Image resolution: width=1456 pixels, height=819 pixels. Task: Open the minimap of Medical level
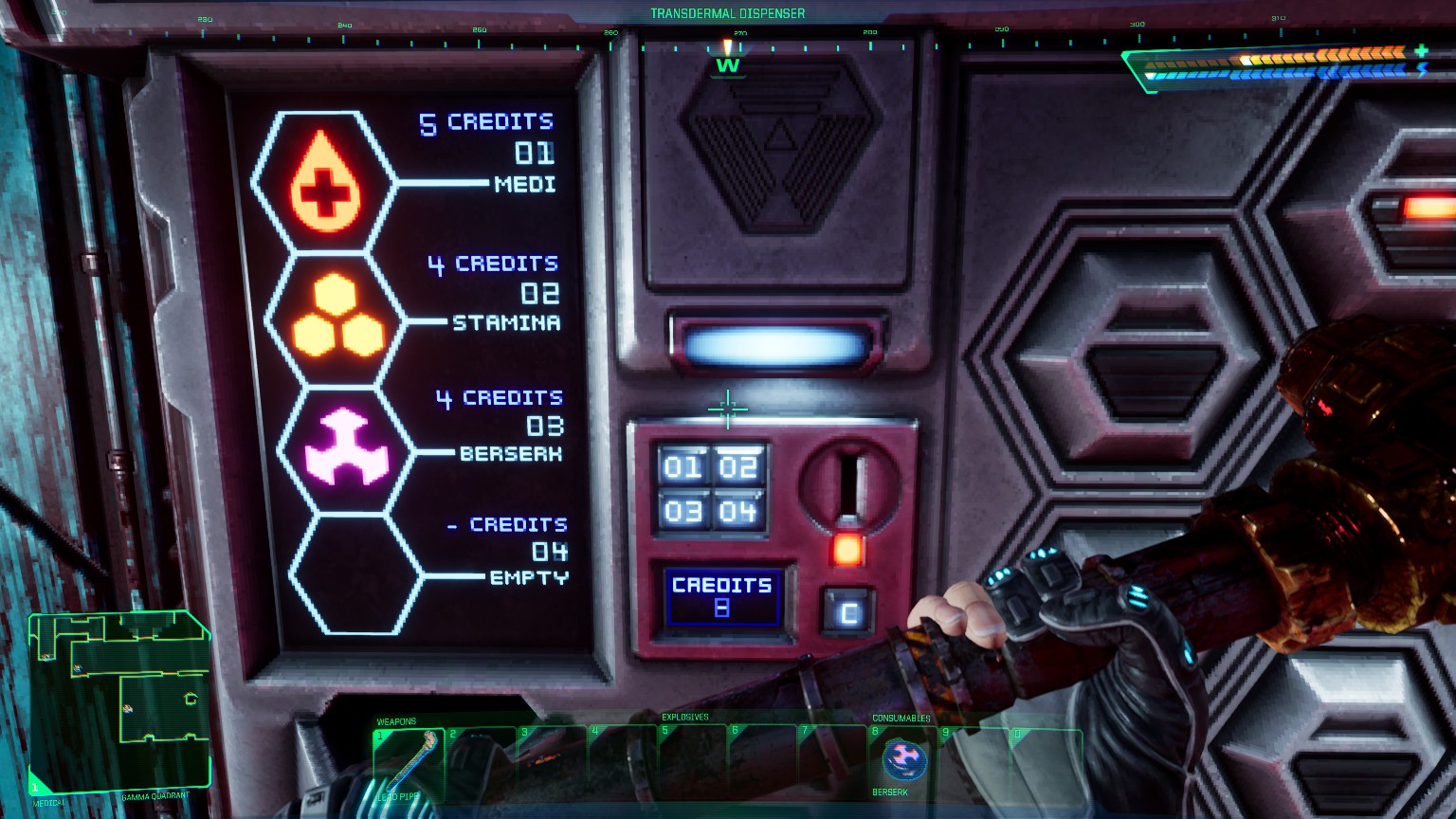pos(119,701)
